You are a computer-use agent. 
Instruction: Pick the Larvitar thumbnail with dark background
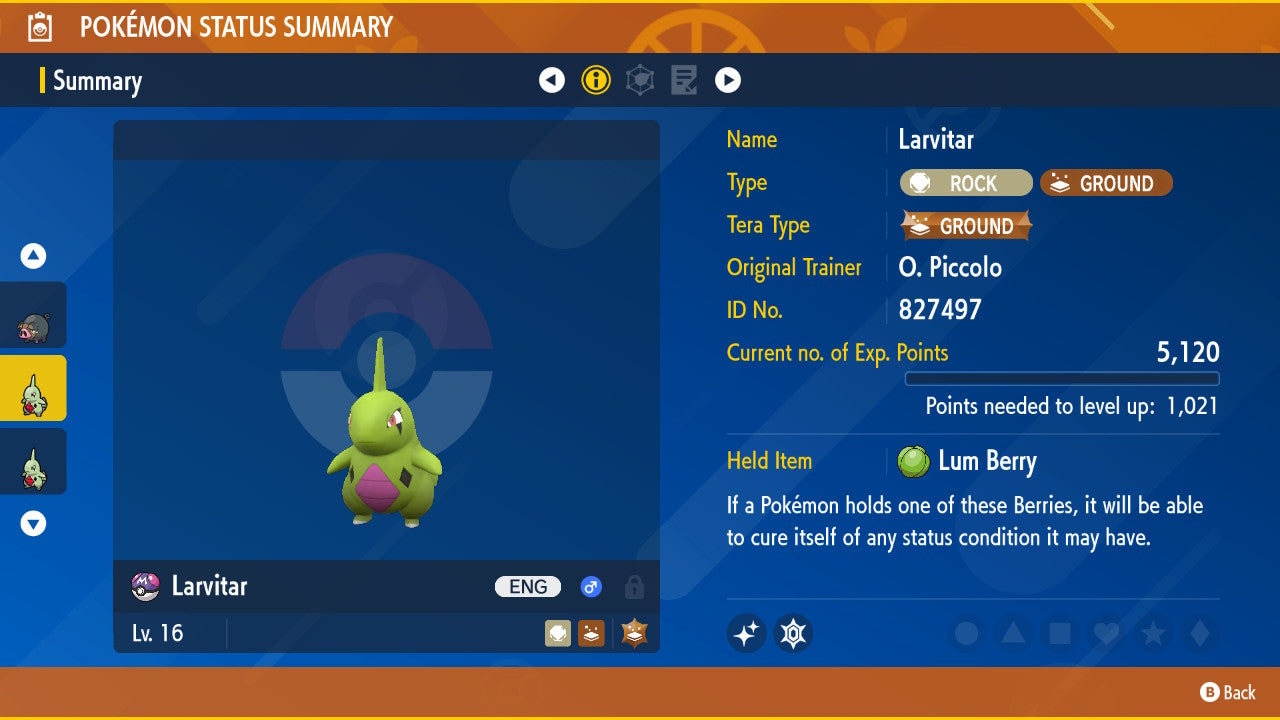(x=33, y=461)
